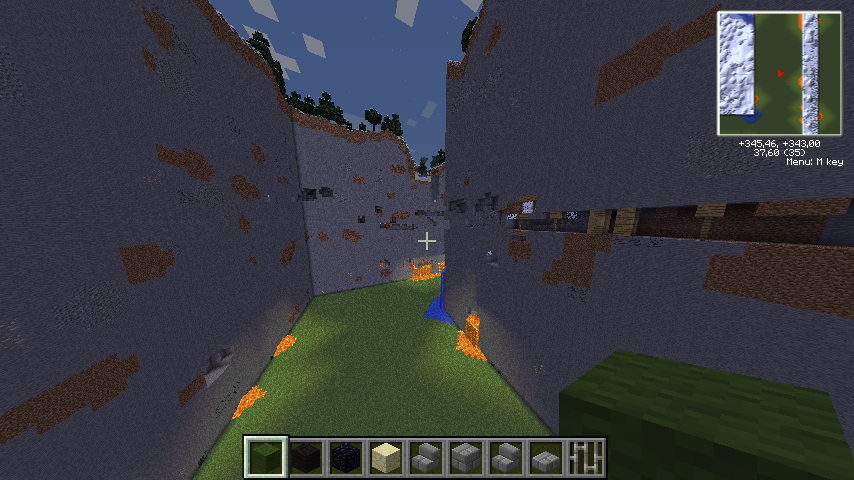This screenshot has height=480, width=854.
Task: Choose the stone brick slab slot
Action: pyautogui.click(x=546, y=458)
